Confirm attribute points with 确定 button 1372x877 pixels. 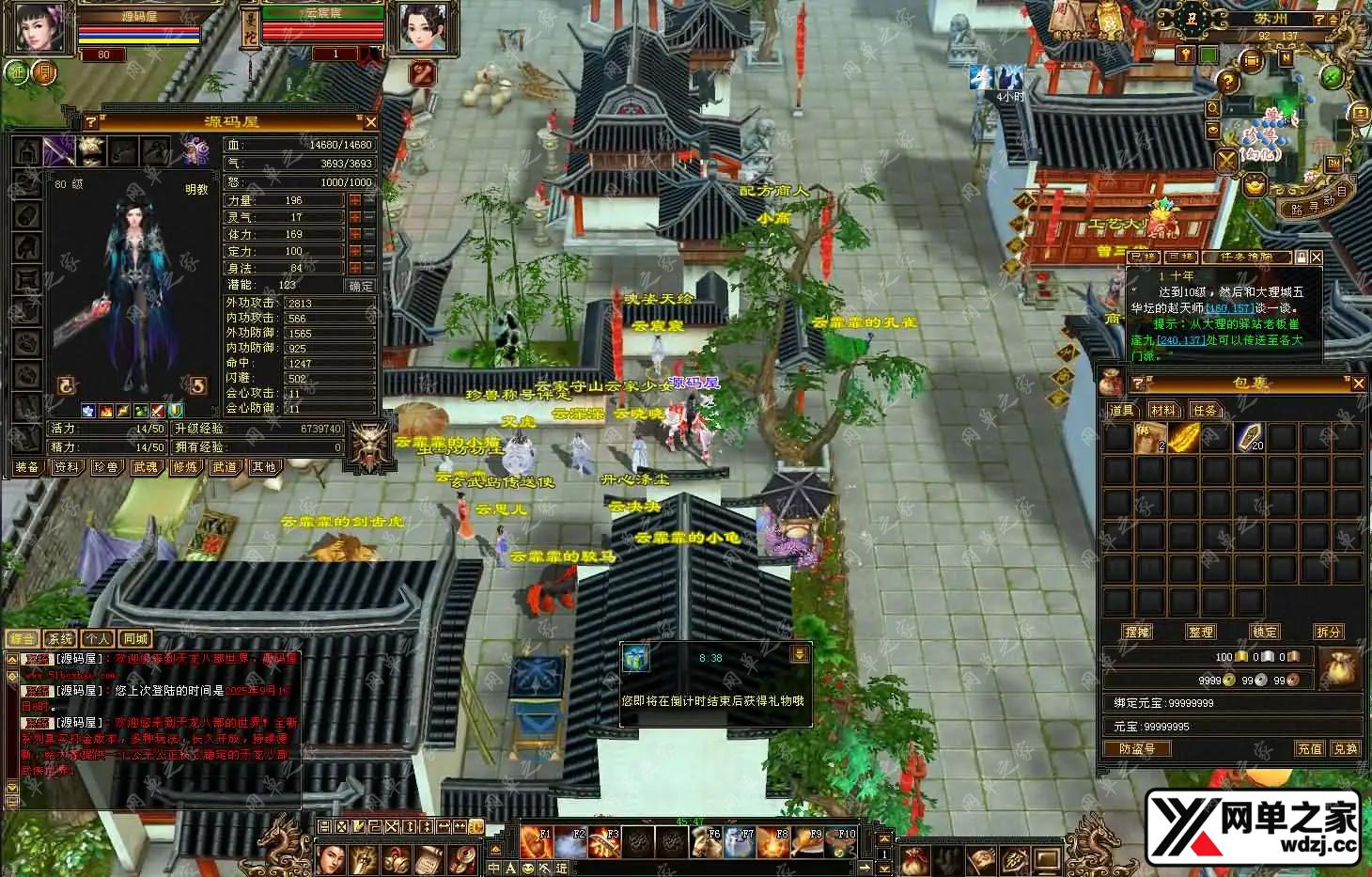pyautogui.click(x=361, y=286)
